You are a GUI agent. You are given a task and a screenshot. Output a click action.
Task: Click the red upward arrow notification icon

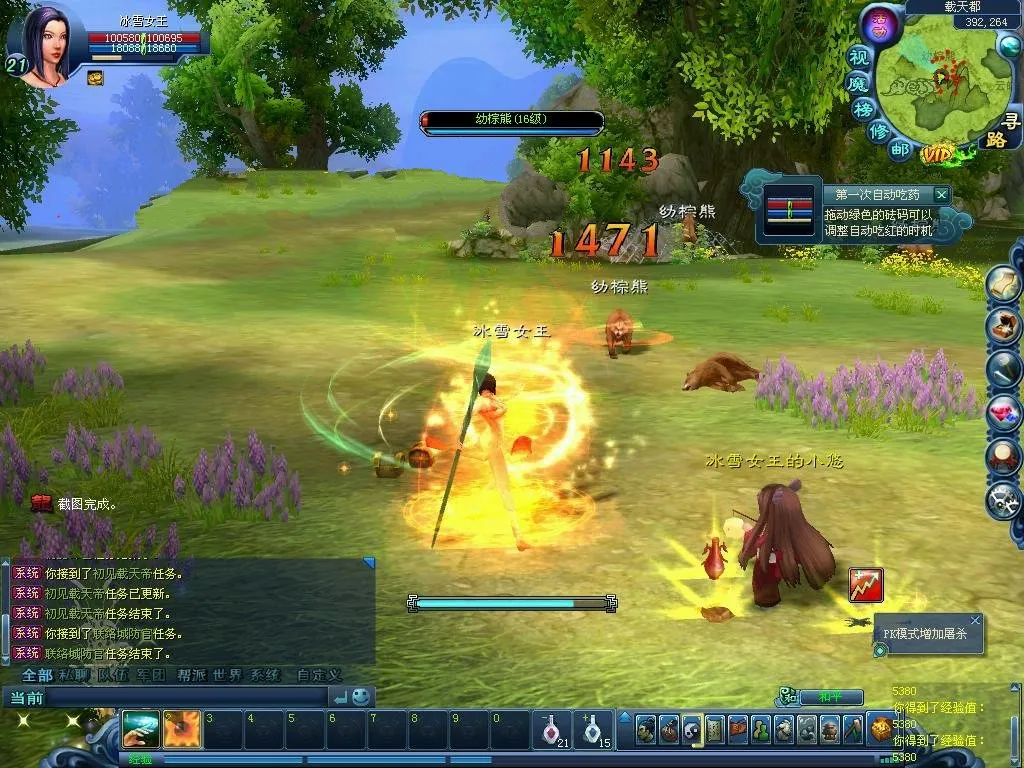click(866, 585)
